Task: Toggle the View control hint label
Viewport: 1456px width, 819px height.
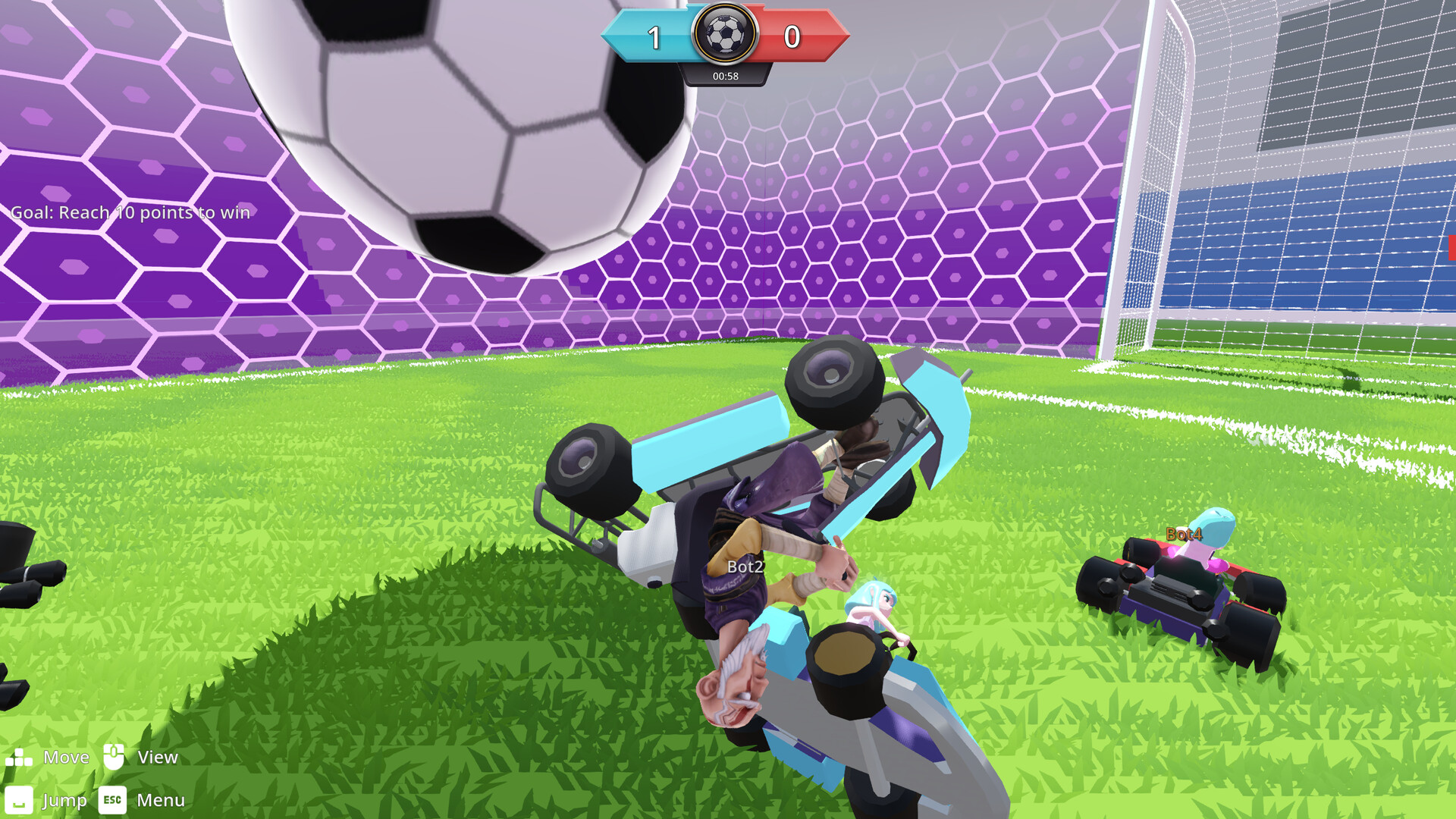Action: pos(157,757)
